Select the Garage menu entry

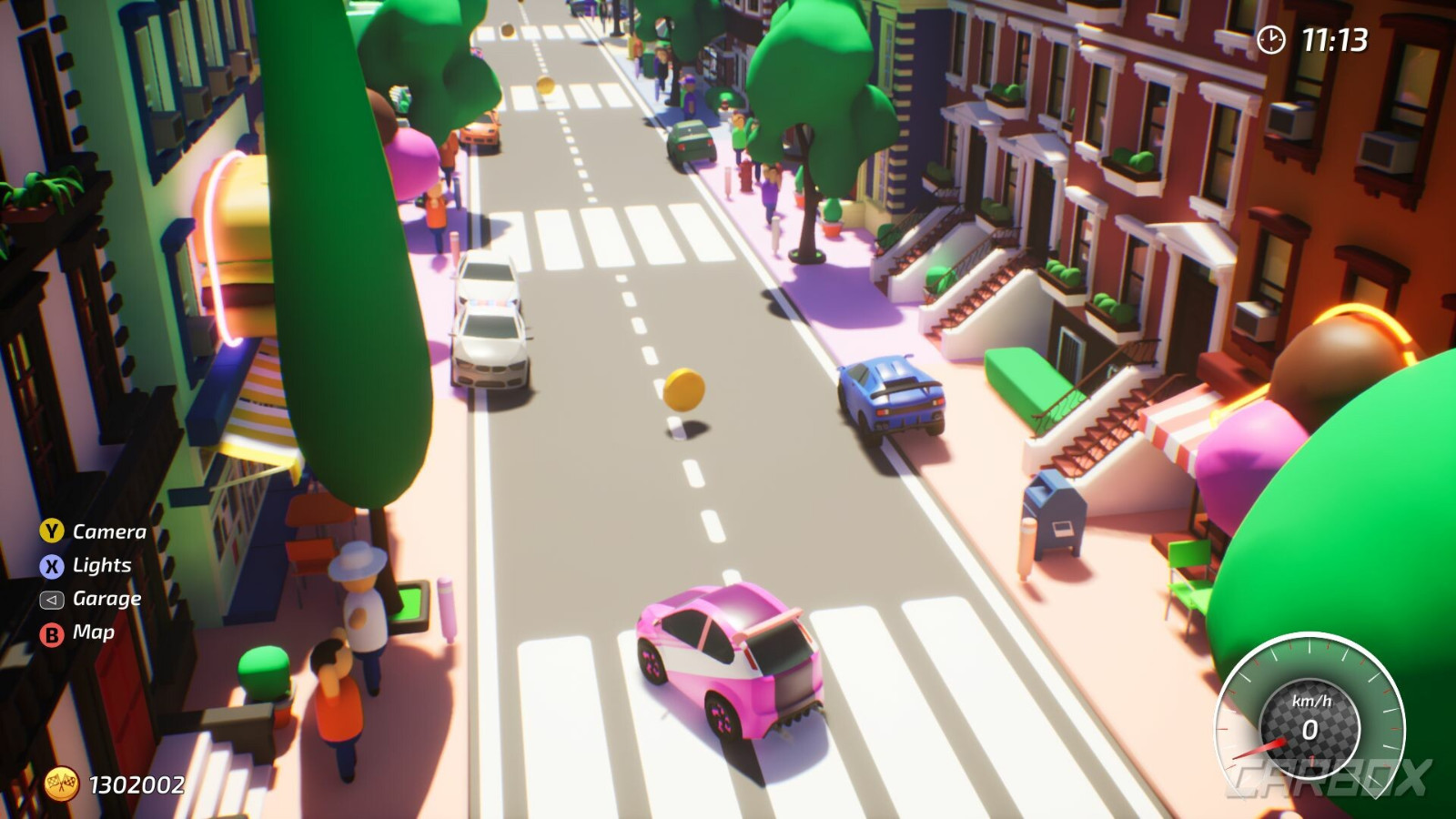tap(106, 599)
